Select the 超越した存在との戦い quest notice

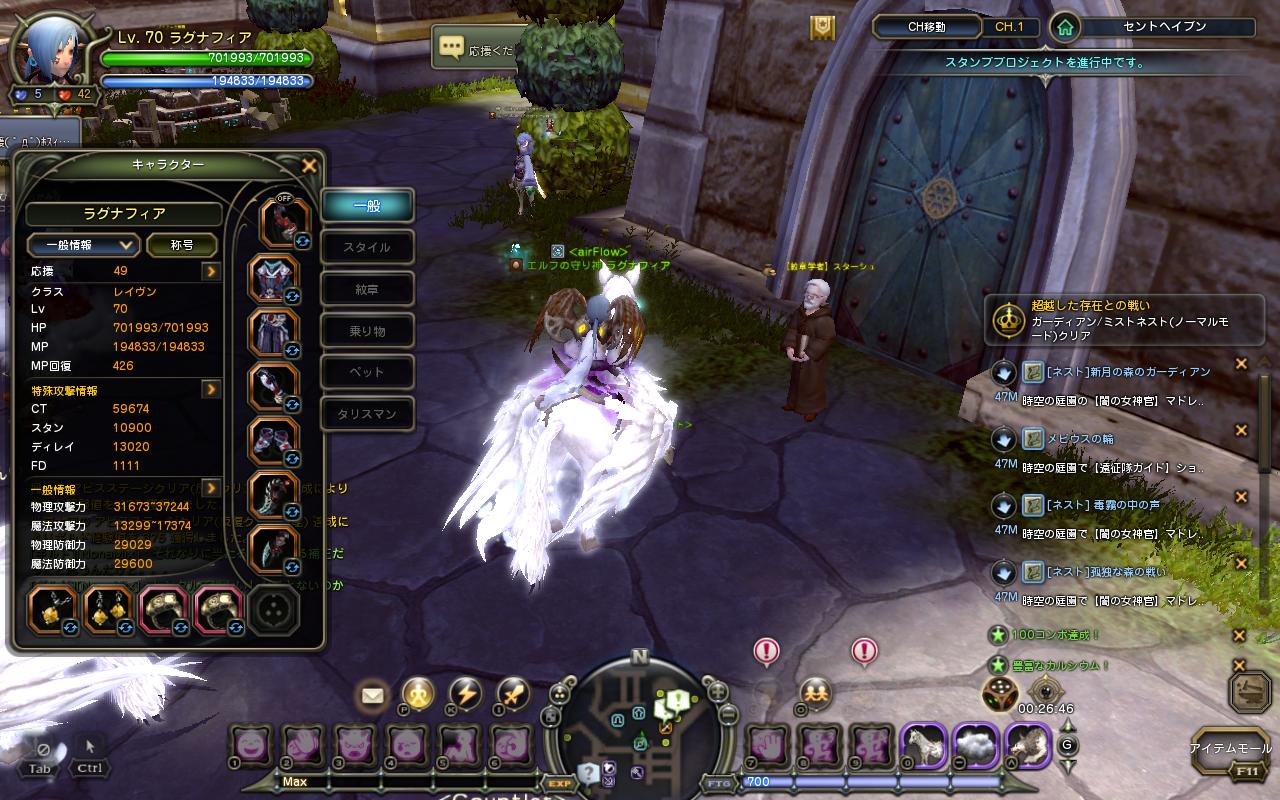(x=1123, y=320)
